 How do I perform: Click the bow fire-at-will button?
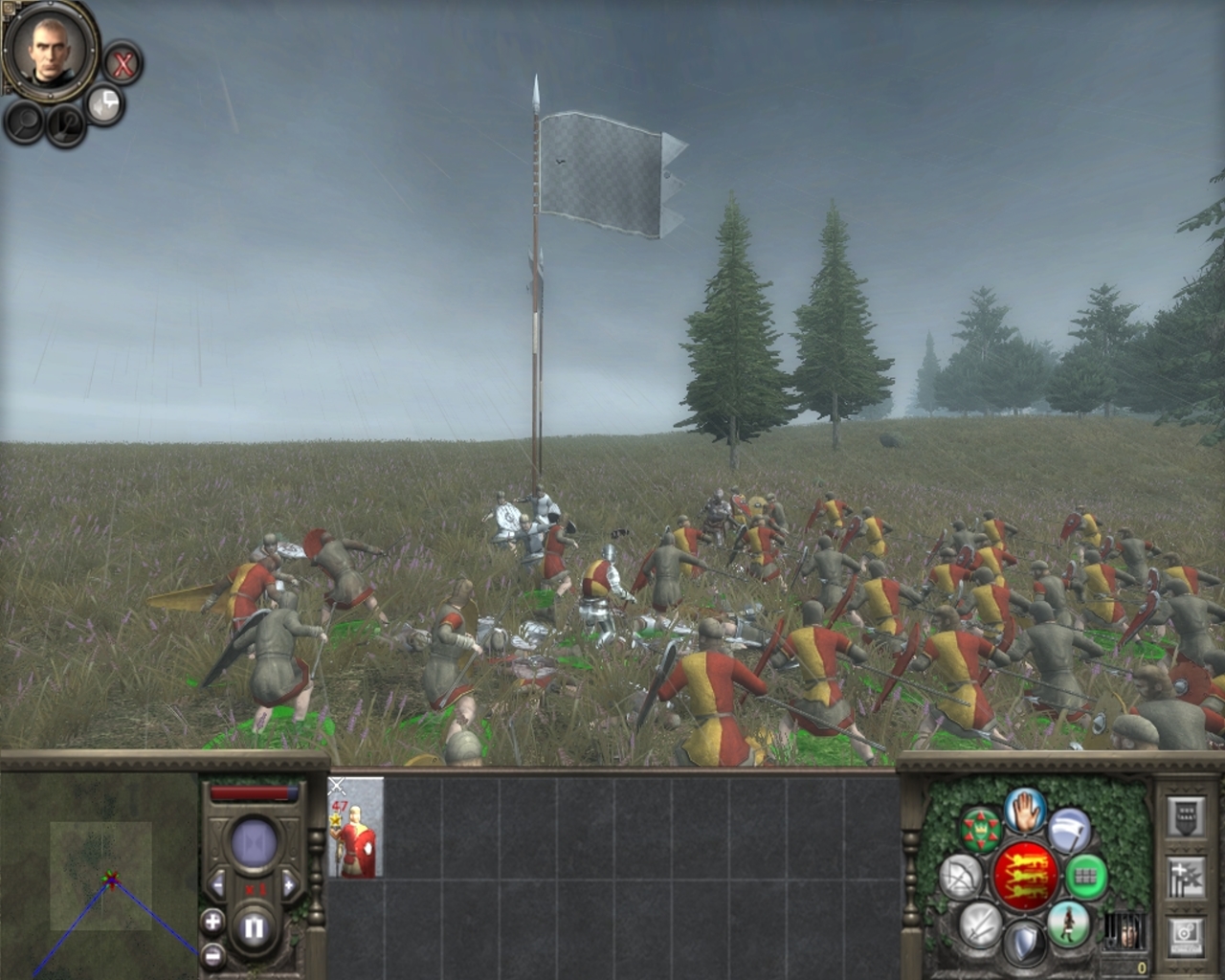(x=960, y=877)
